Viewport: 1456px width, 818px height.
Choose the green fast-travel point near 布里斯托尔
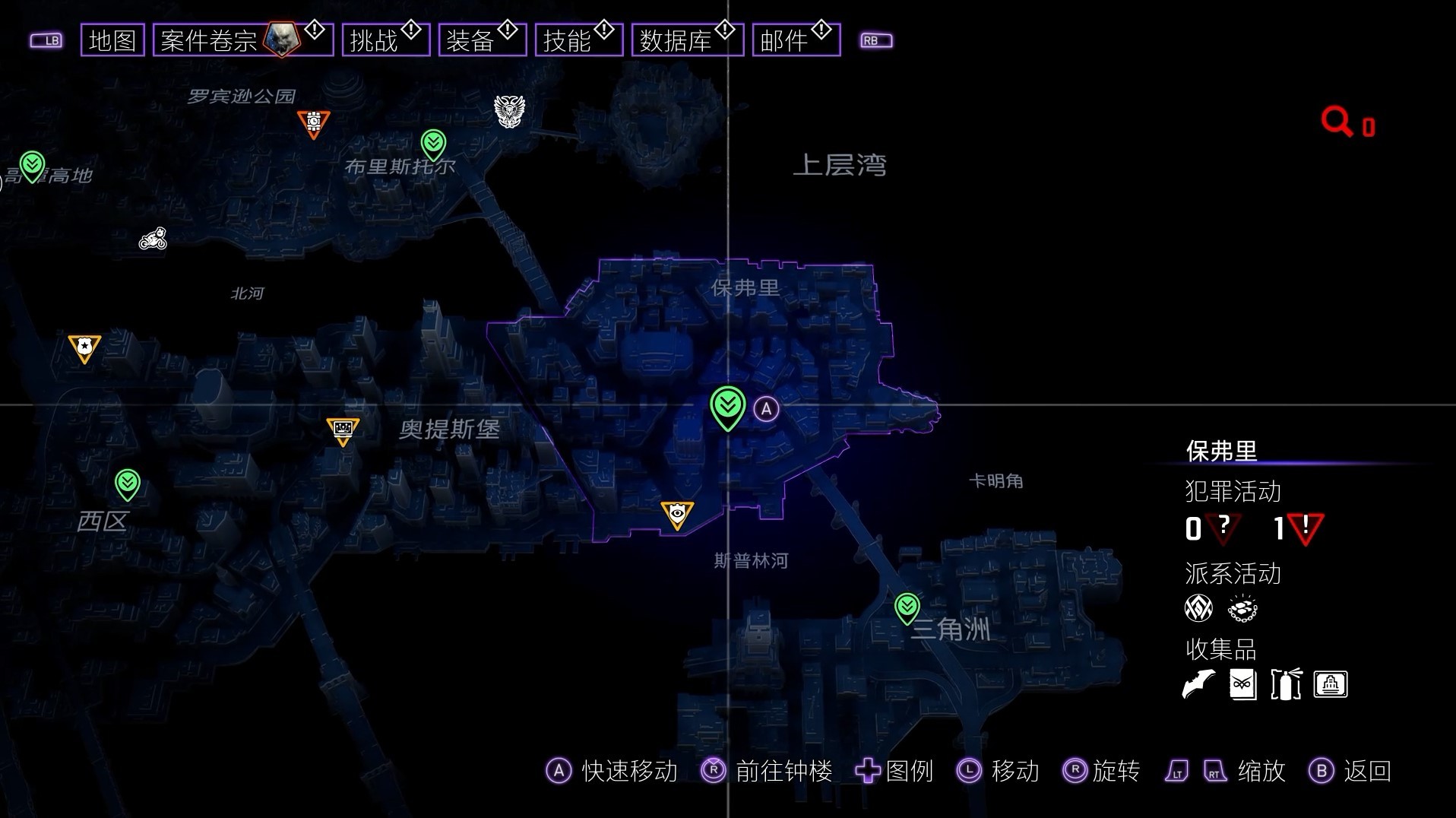tap(433, 143)
